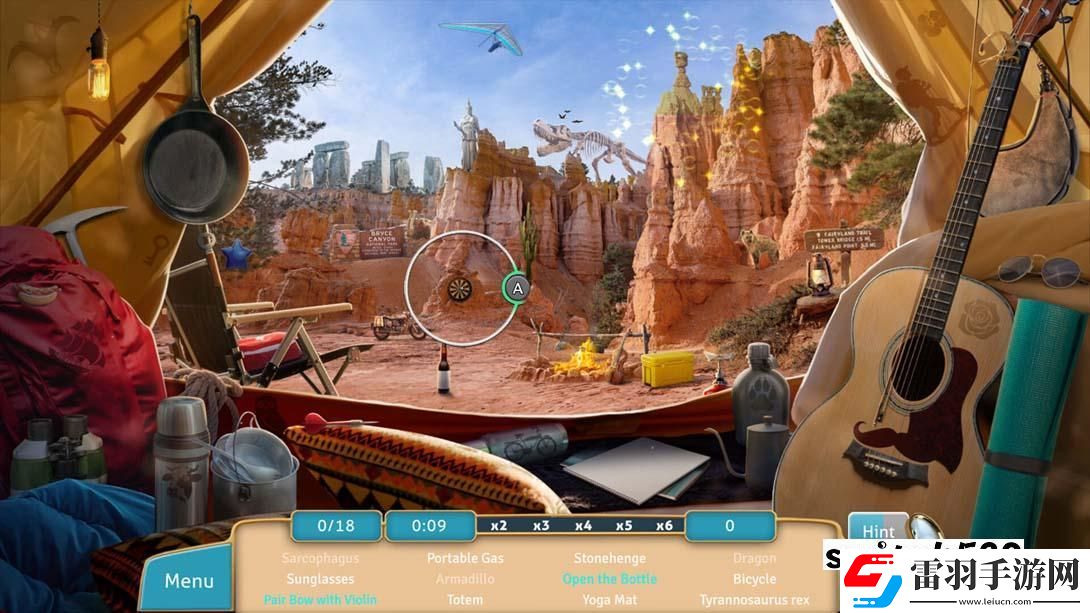
Task: Pick 'Bicycle' in the item list
Action: tap(754, 579)
